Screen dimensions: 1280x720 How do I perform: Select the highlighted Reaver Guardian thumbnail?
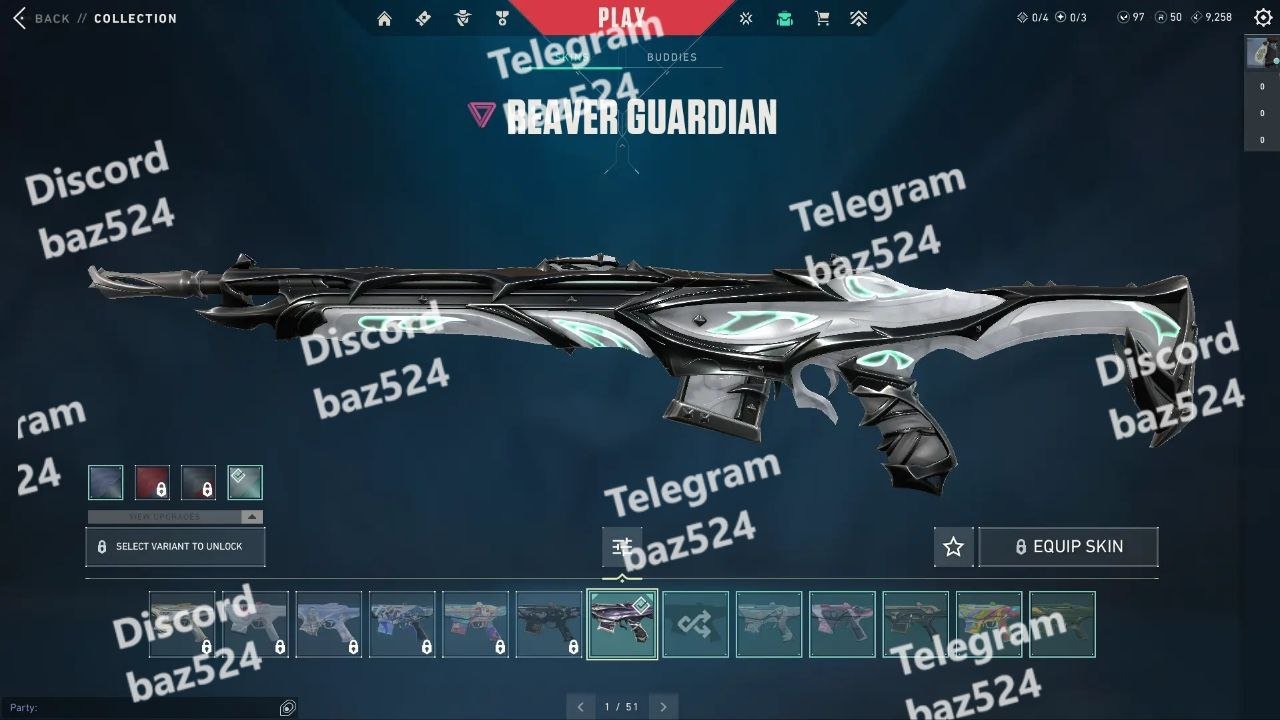(622, 625)
